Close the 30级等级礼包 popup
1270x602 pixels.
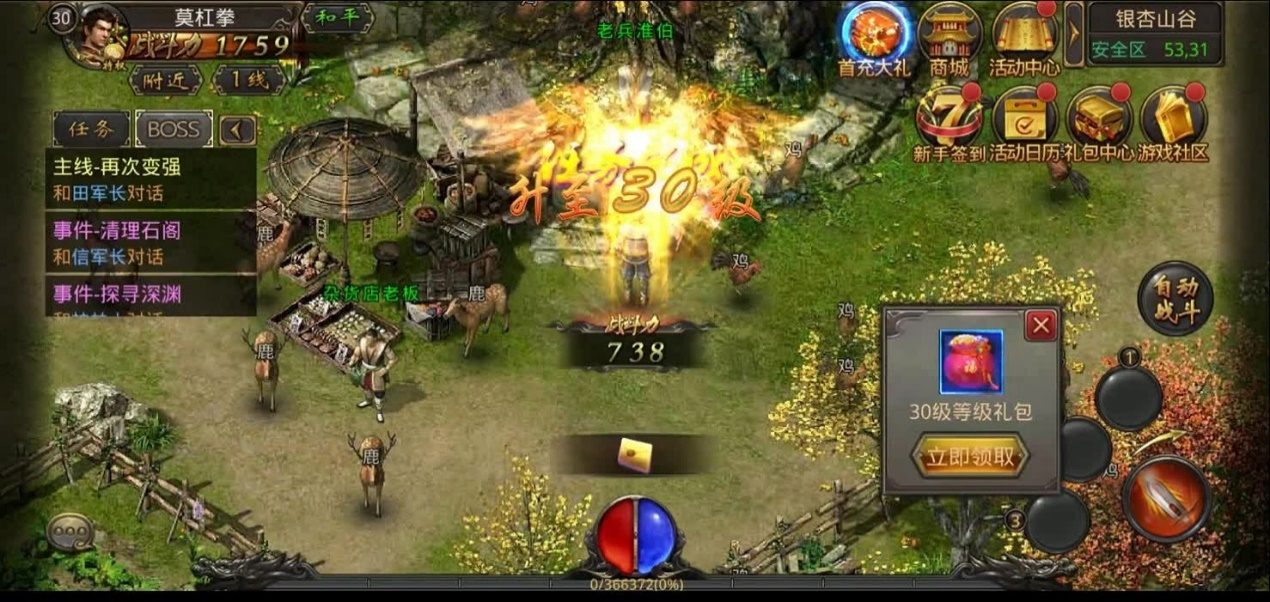1041,325
